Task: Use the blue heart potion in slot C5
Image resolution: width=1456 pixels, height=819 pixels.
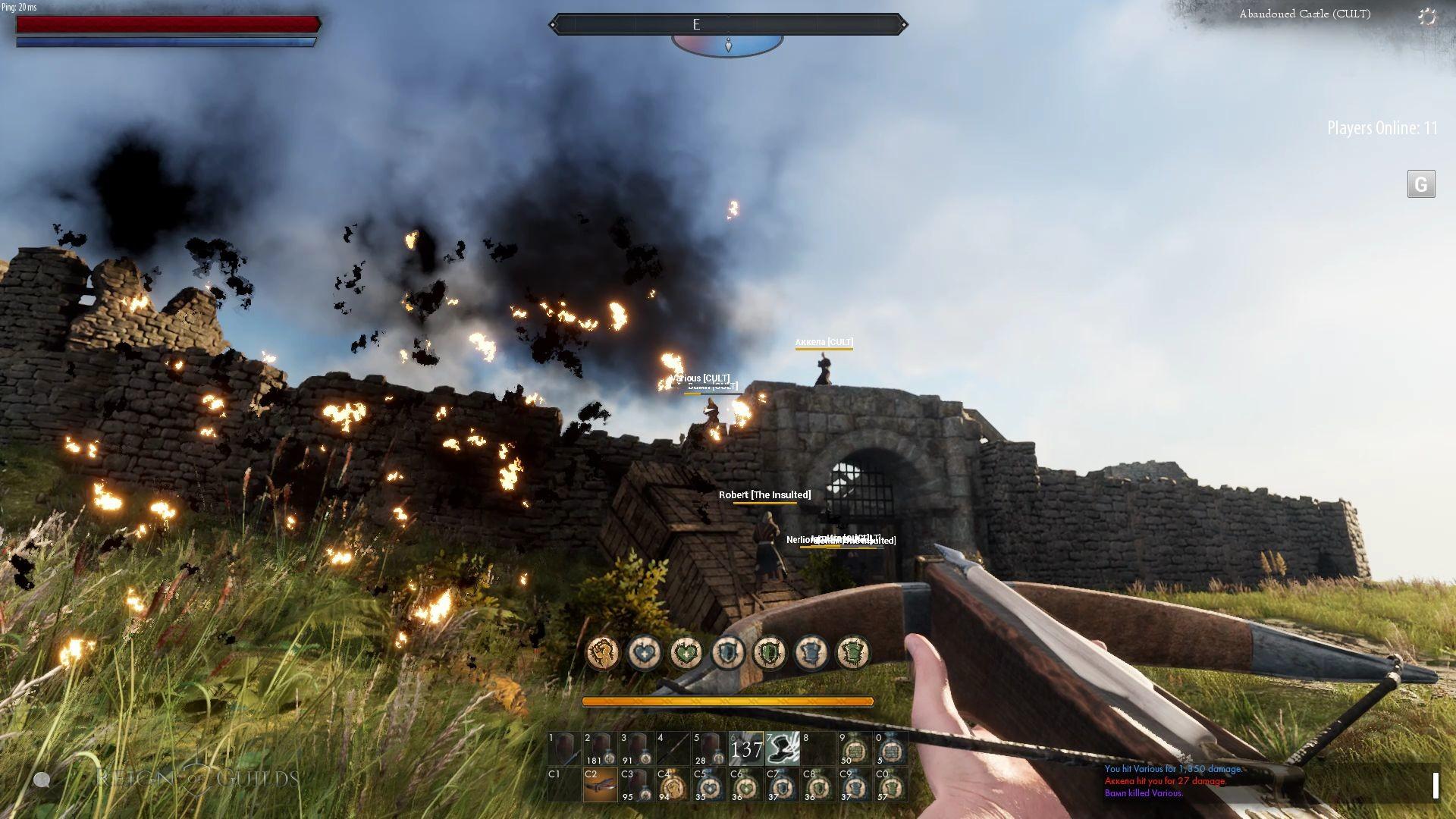Action: (709, 784)
